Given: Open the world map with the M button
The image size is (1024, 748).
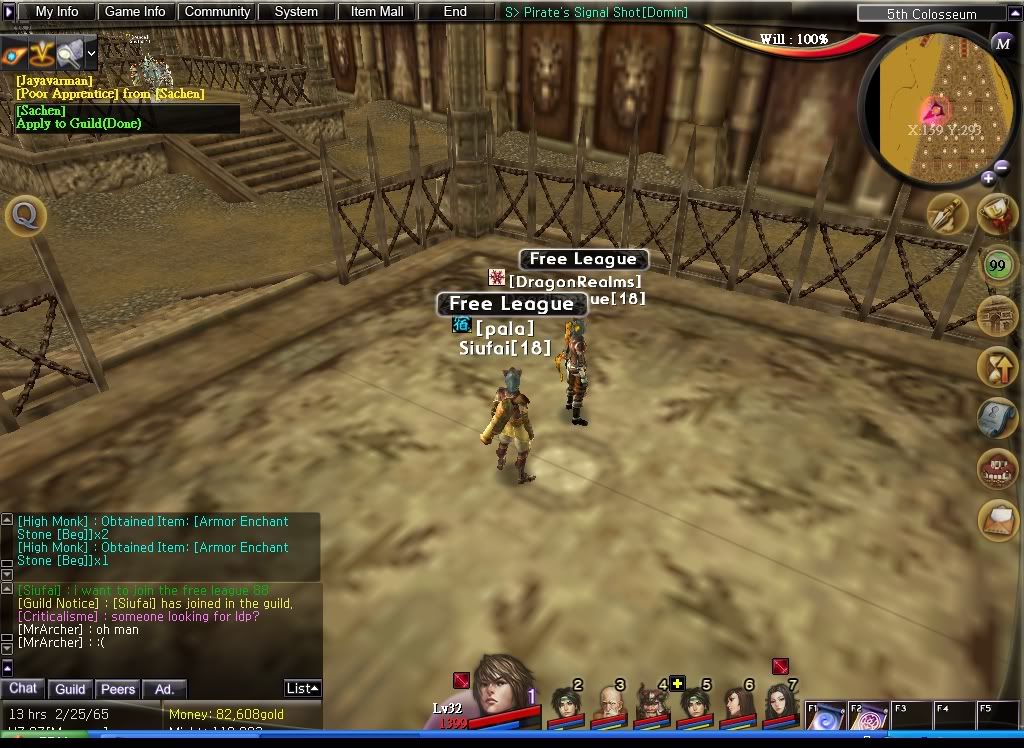Looking at the screenshot, I should tap(1002, 42).
